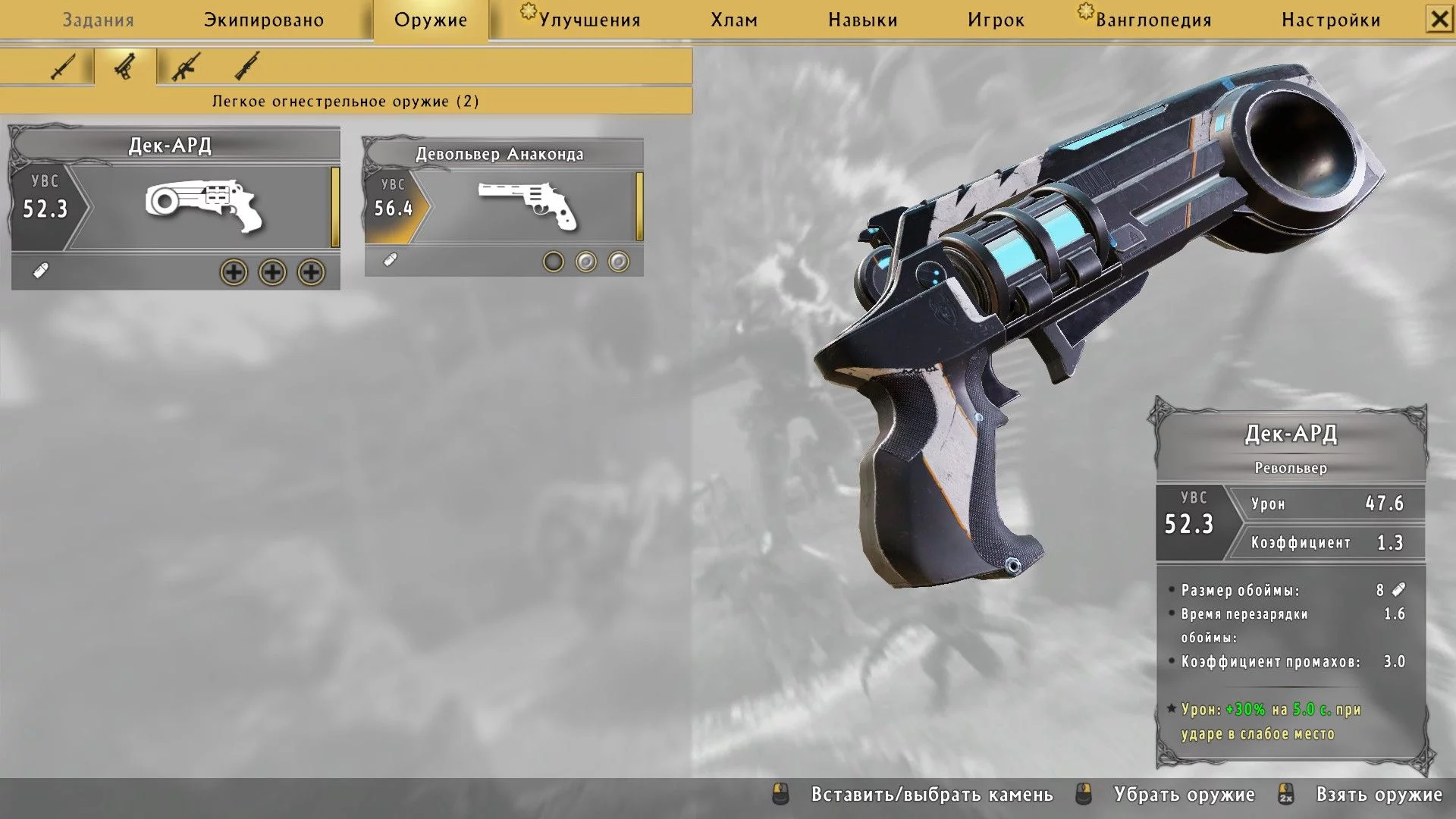Open the Задания tab
This screenshot has width=1456, height=819.
tap(98, 20)
